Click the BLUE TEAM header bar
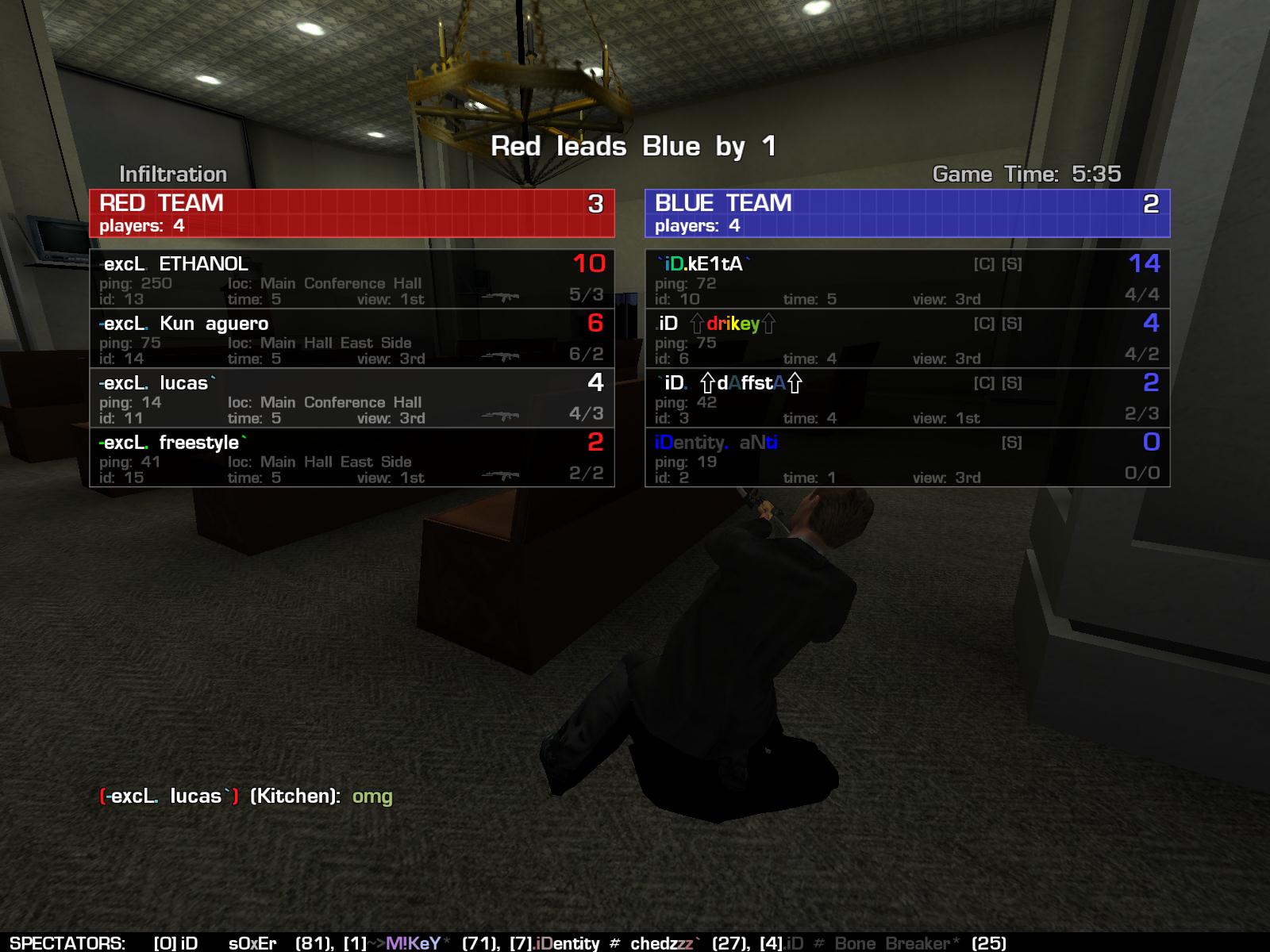This screenshot has height=952, width=1270. [907, 213]
